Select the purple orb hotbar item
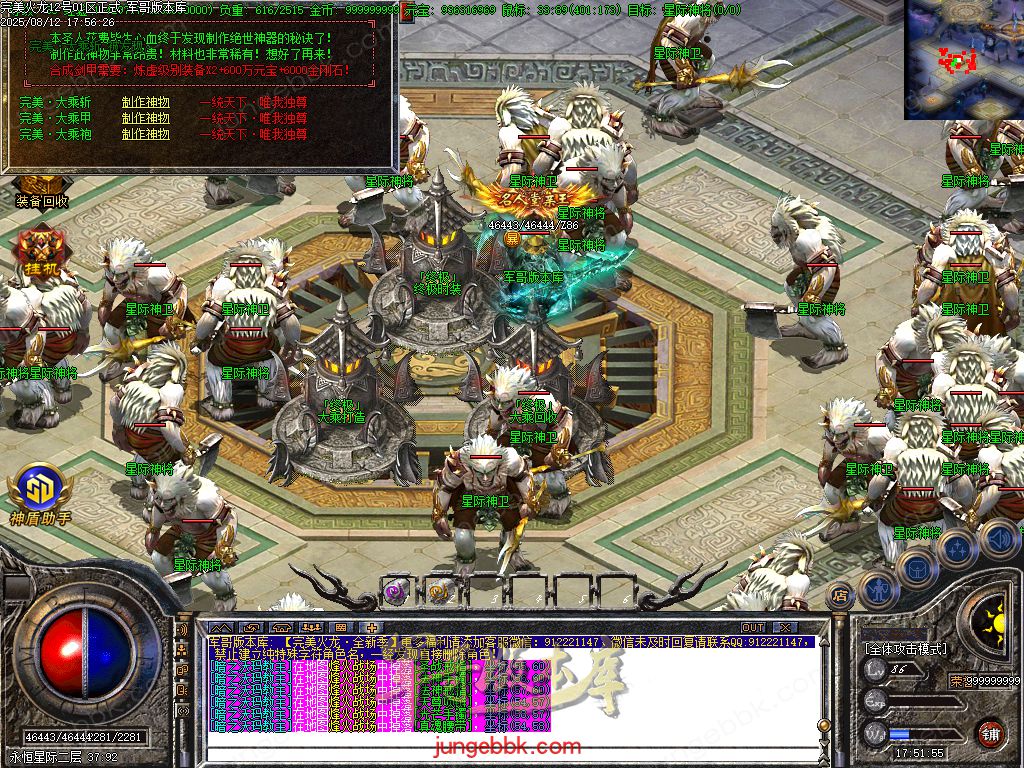The height and width of the screenshot is (768, 1024). [394, 591]
